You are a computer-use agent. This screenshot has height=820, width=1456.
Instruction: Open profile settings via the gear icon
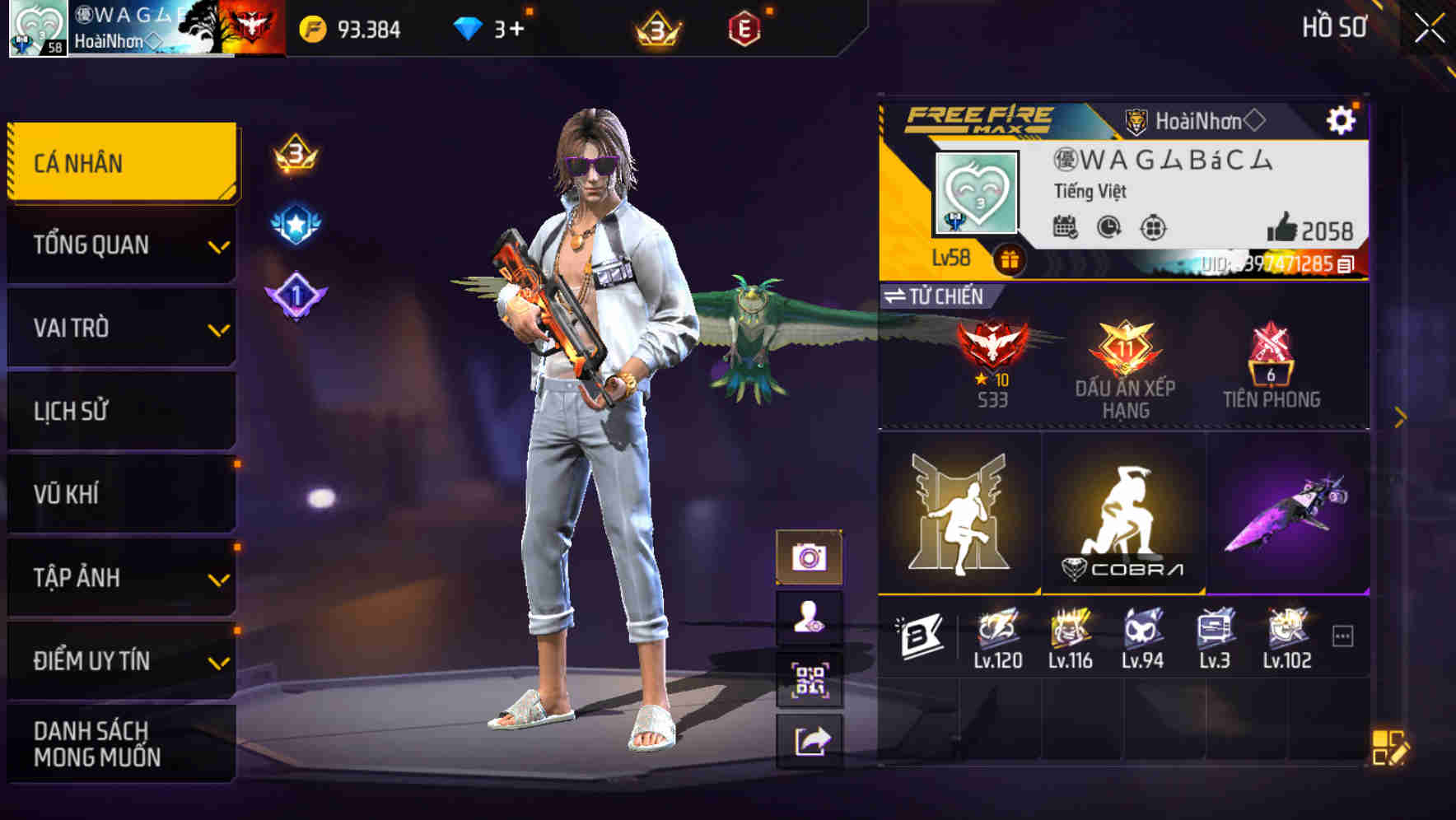[x=1342, y=119]
